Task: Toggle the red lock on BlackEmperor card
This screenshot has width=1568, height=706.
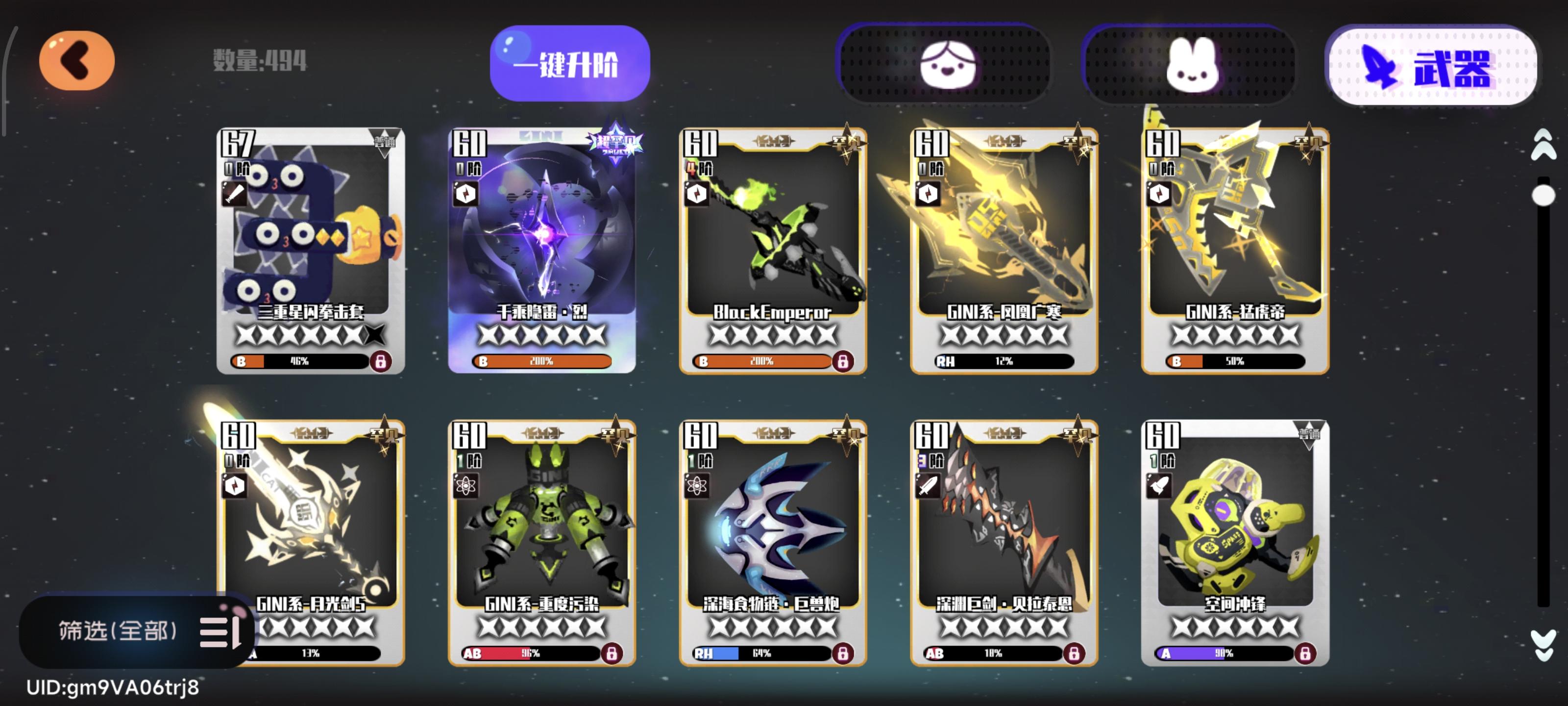Action: point(843,361)
